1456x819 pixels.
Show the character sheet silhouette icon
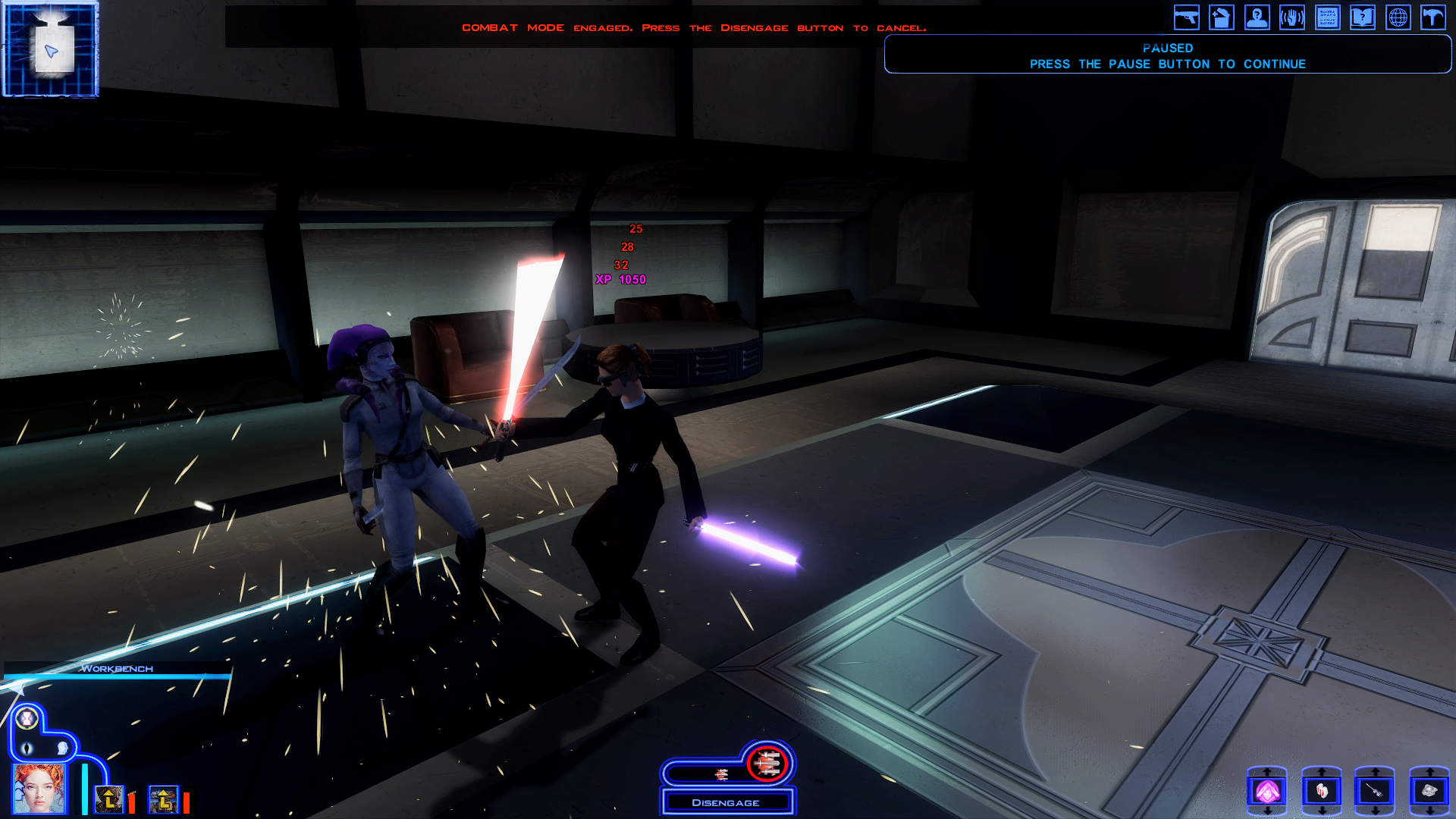[x=1257, y=17]
